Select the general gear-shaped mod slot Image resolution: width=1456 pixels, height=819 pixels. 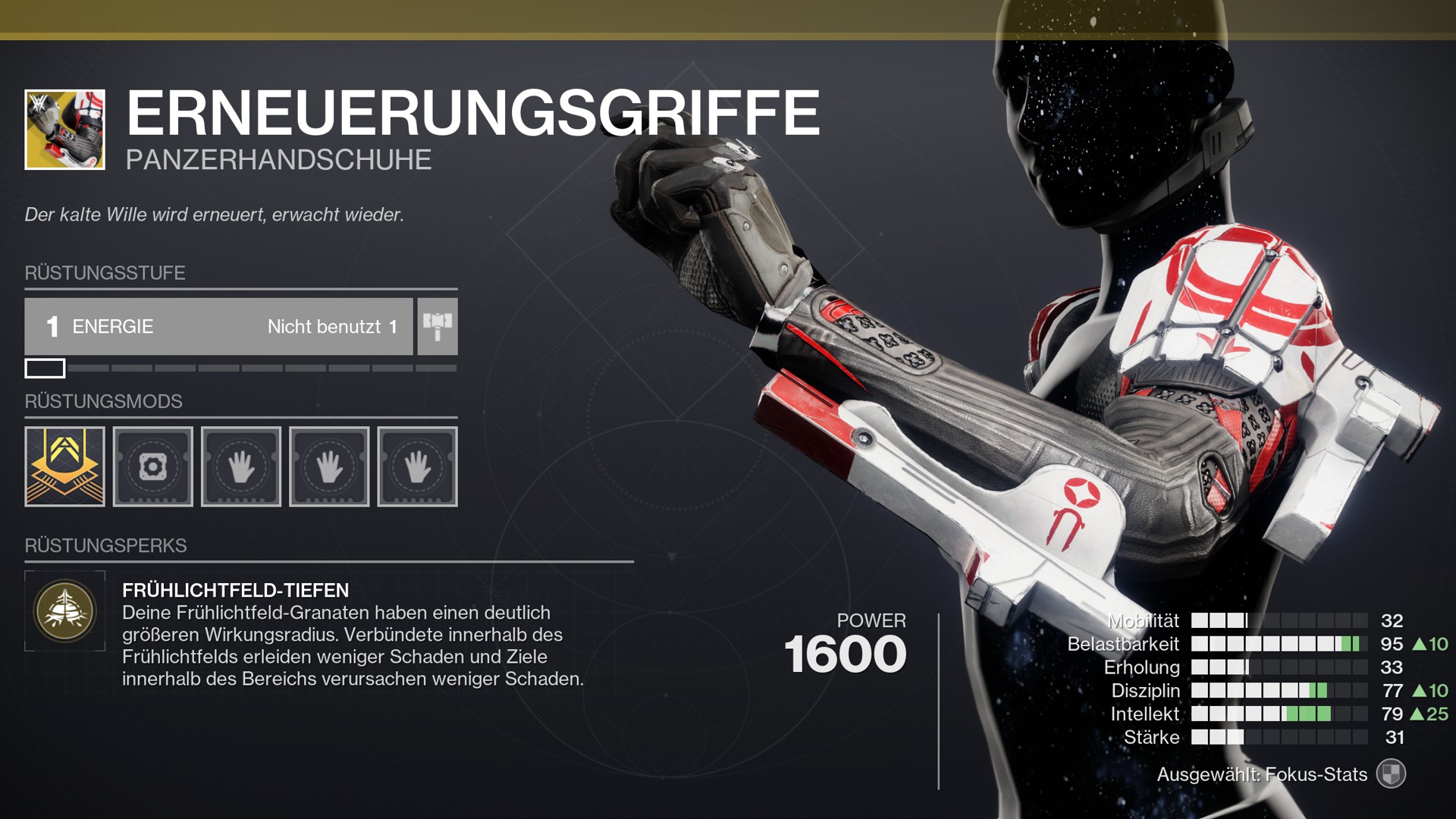152,466
